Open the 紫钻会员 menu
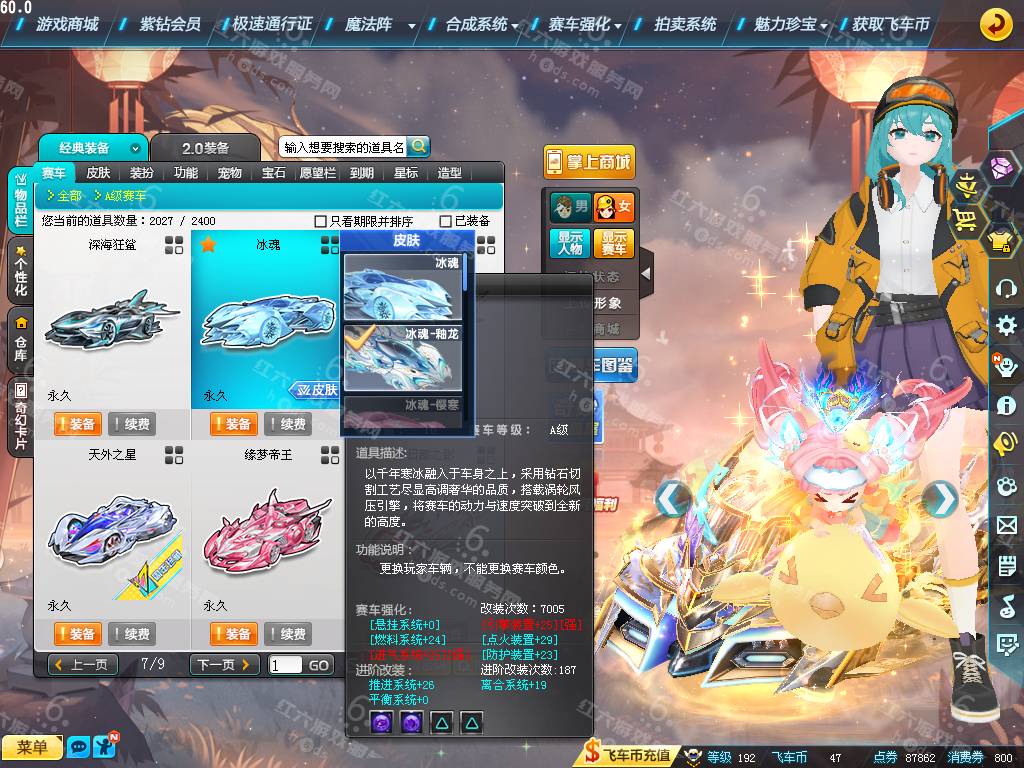Image resolution: width=1024 pixels, height=768 pixels. (x=170, y=24)
